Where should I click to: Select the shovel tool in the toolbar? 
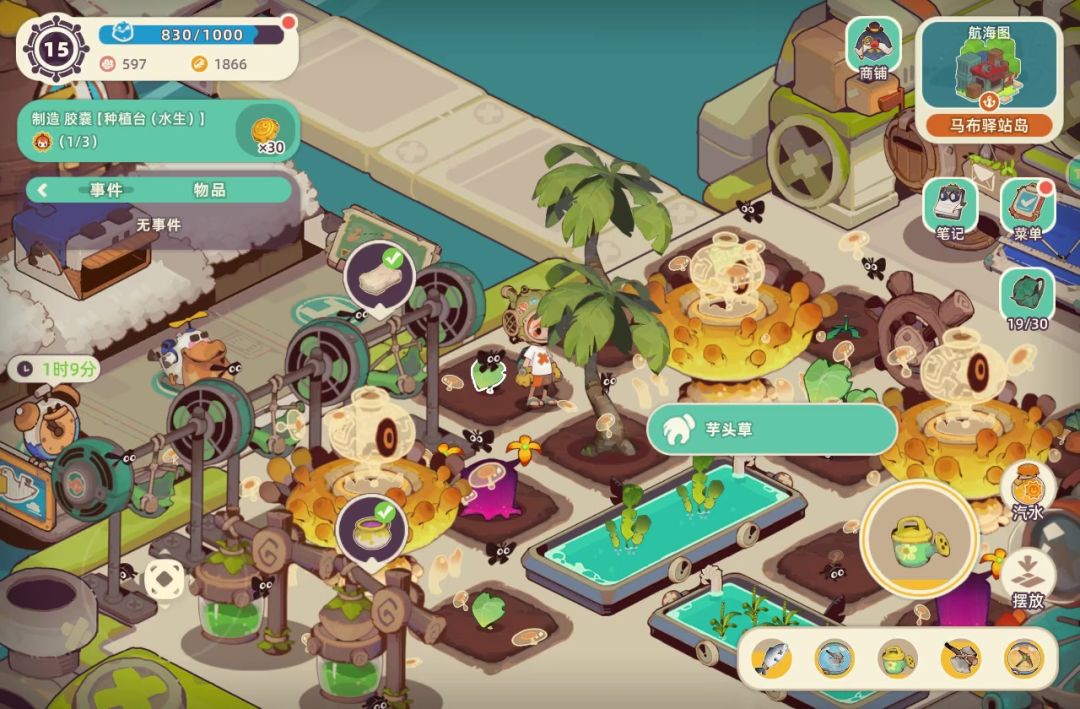[960, 657]
